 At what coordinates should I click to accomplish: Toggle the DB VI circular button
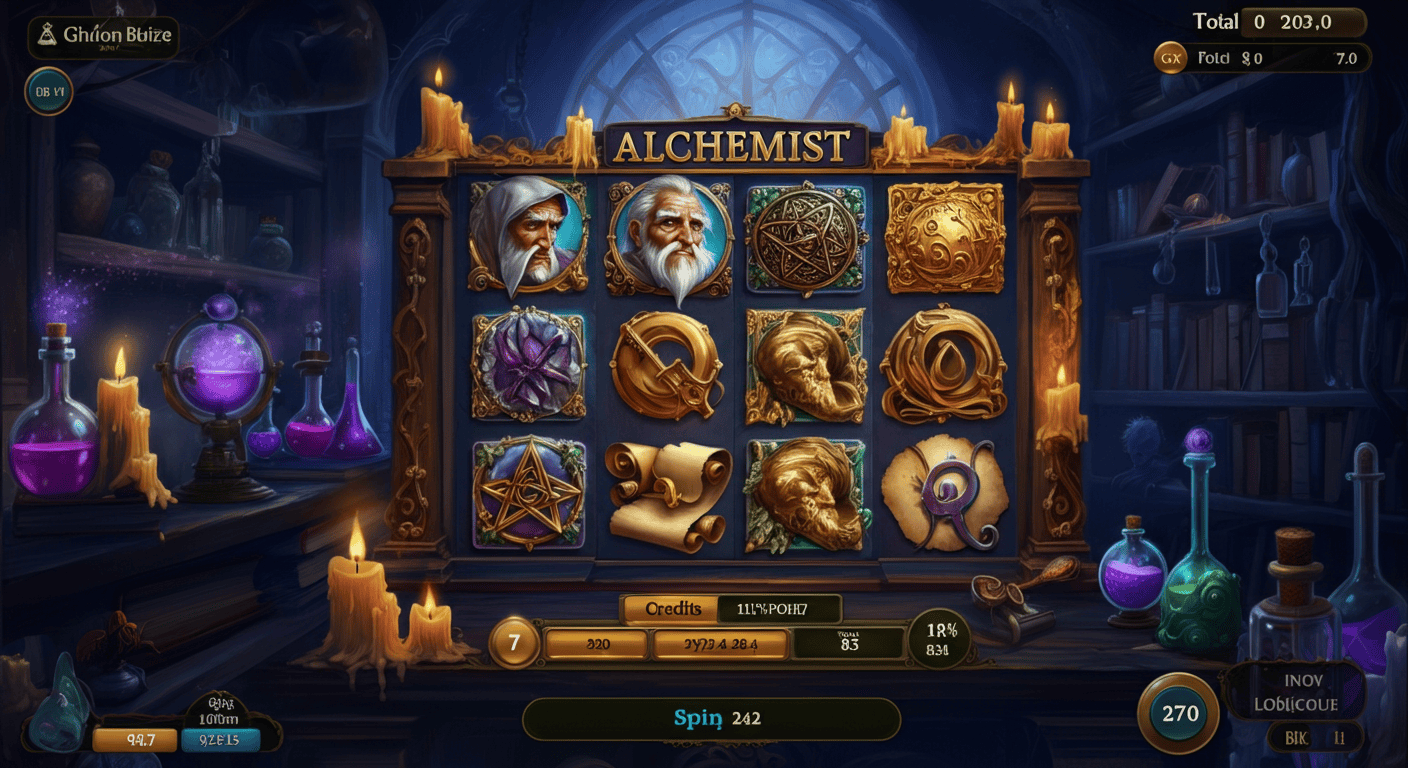(47, 93)
